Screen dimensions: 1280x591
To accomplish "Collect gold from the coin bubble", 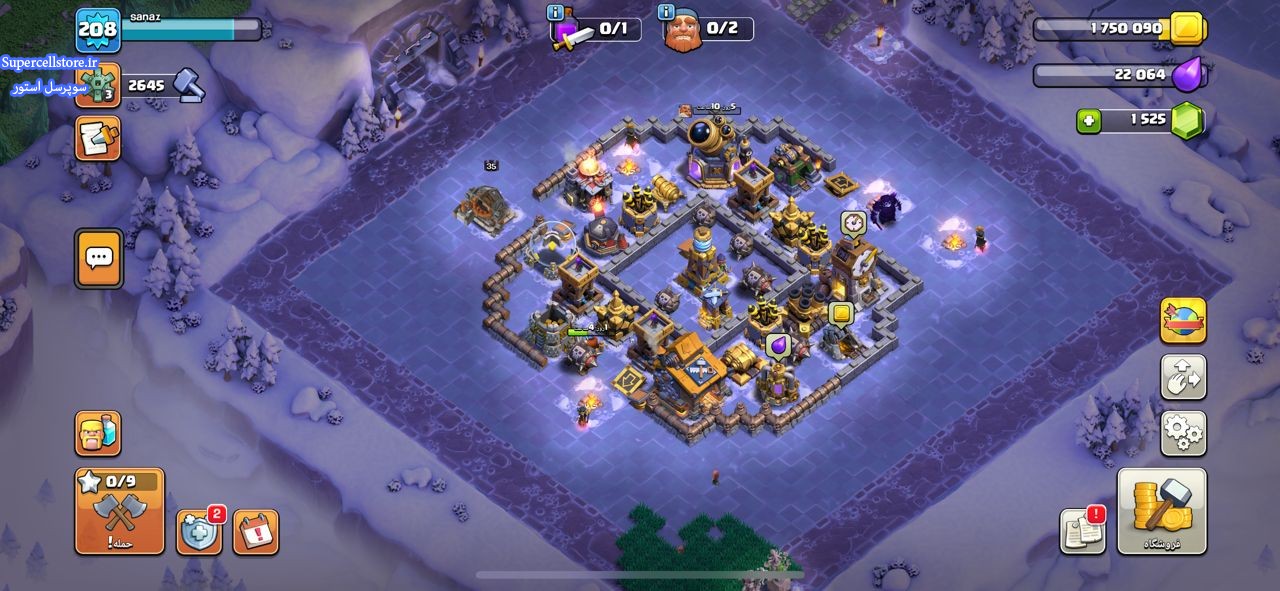I will tap(841, 315).
